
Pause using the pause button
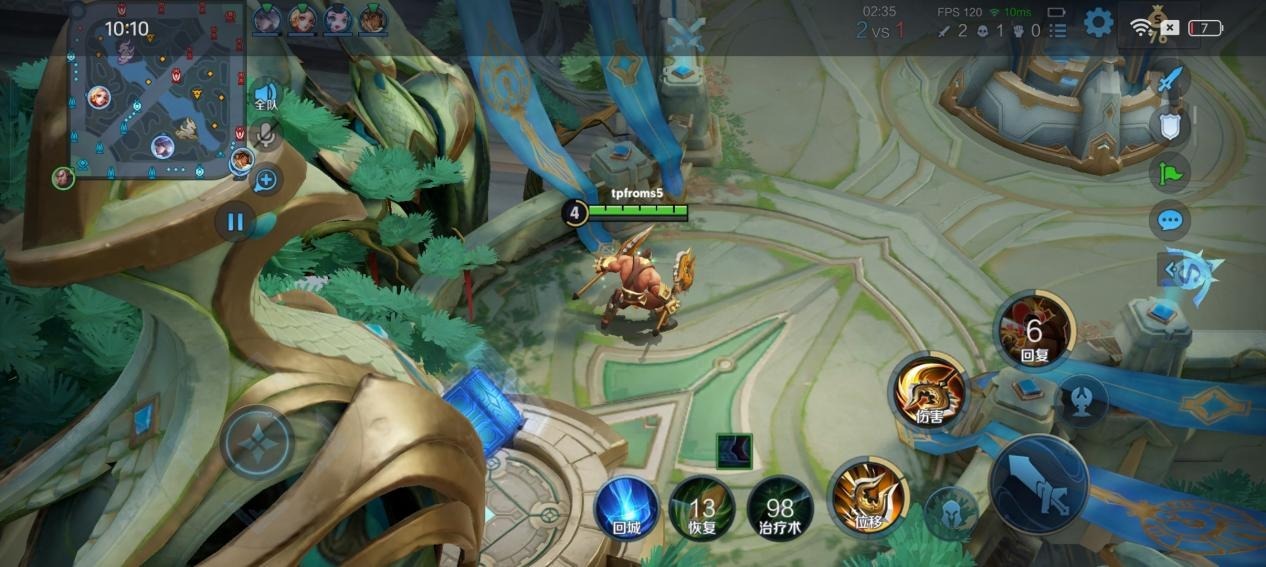(x=235, y=221)
